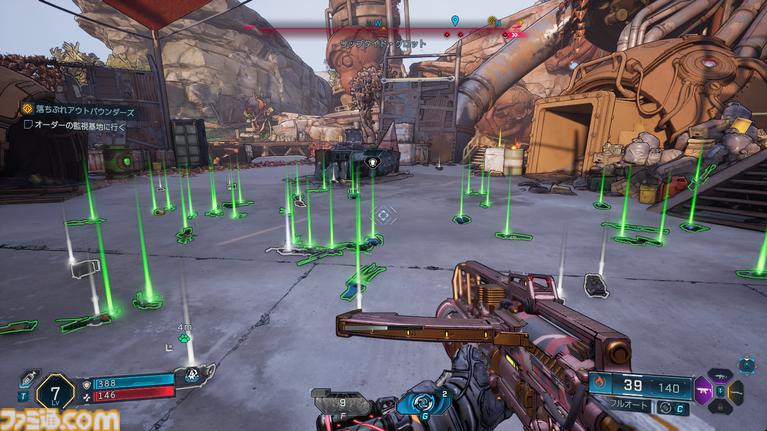
Task: Click the compass bar at the top
Action: [385, 31]
